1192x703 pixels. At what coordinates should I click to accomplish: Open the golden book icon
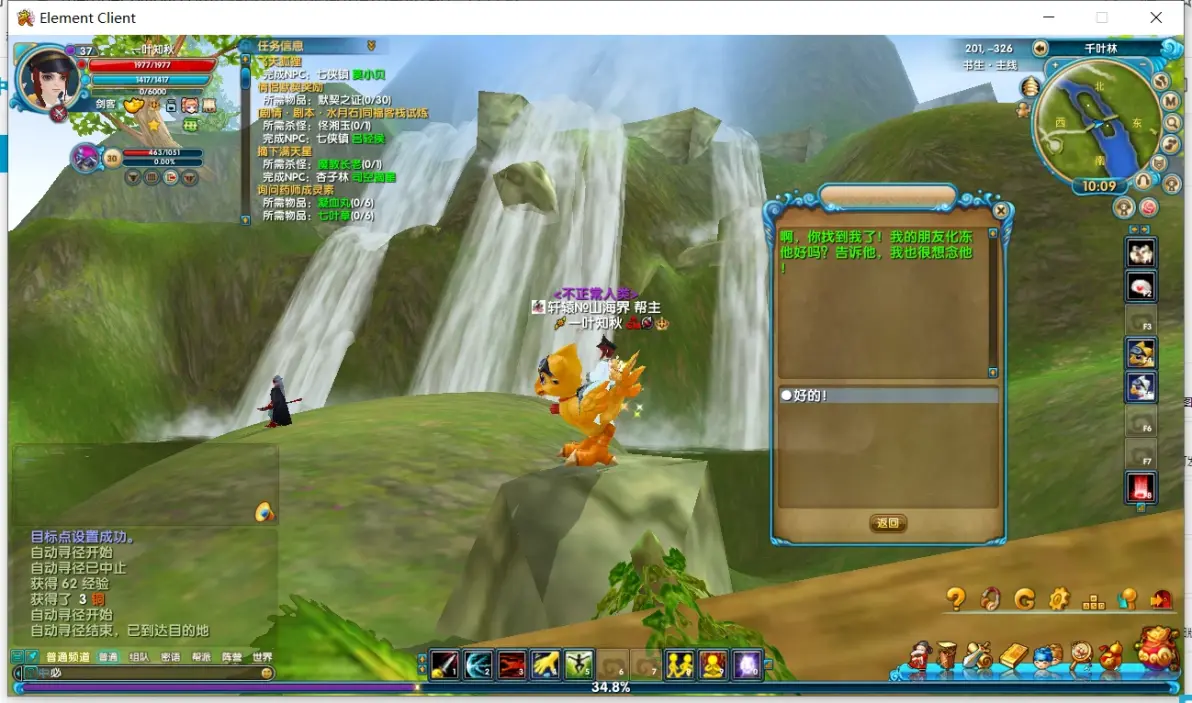click(x=1013, y=656)
